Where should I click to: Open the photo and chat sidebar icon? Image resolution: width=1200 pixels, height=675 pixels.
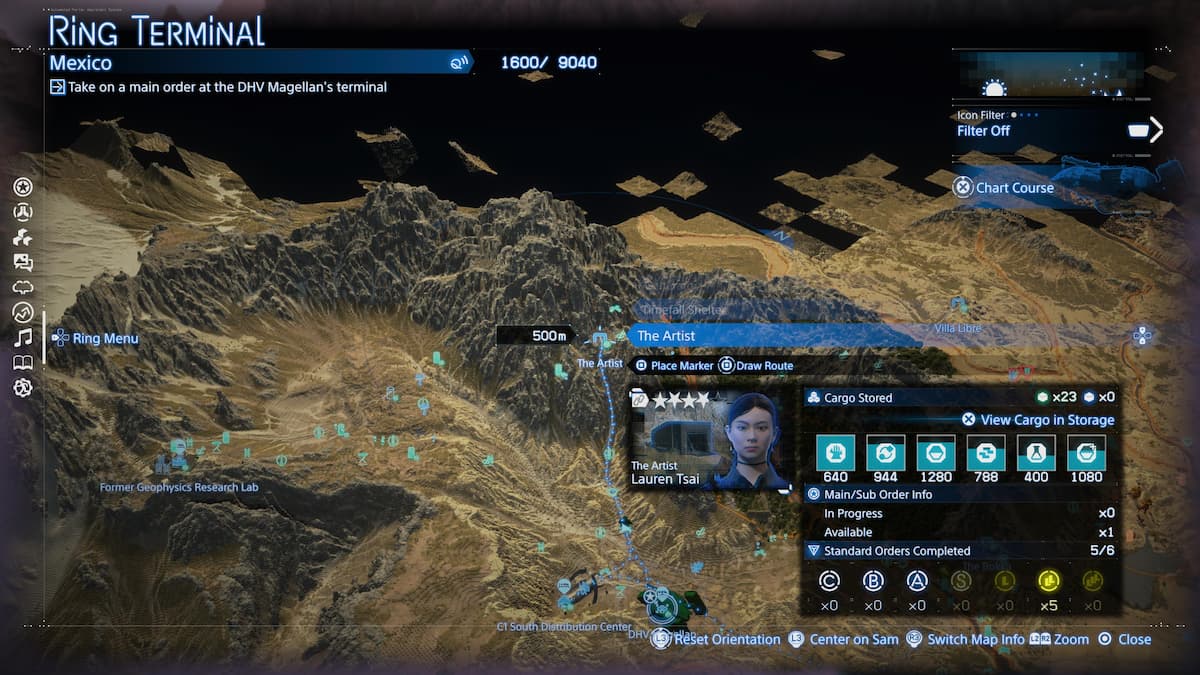tap(23, 262)
